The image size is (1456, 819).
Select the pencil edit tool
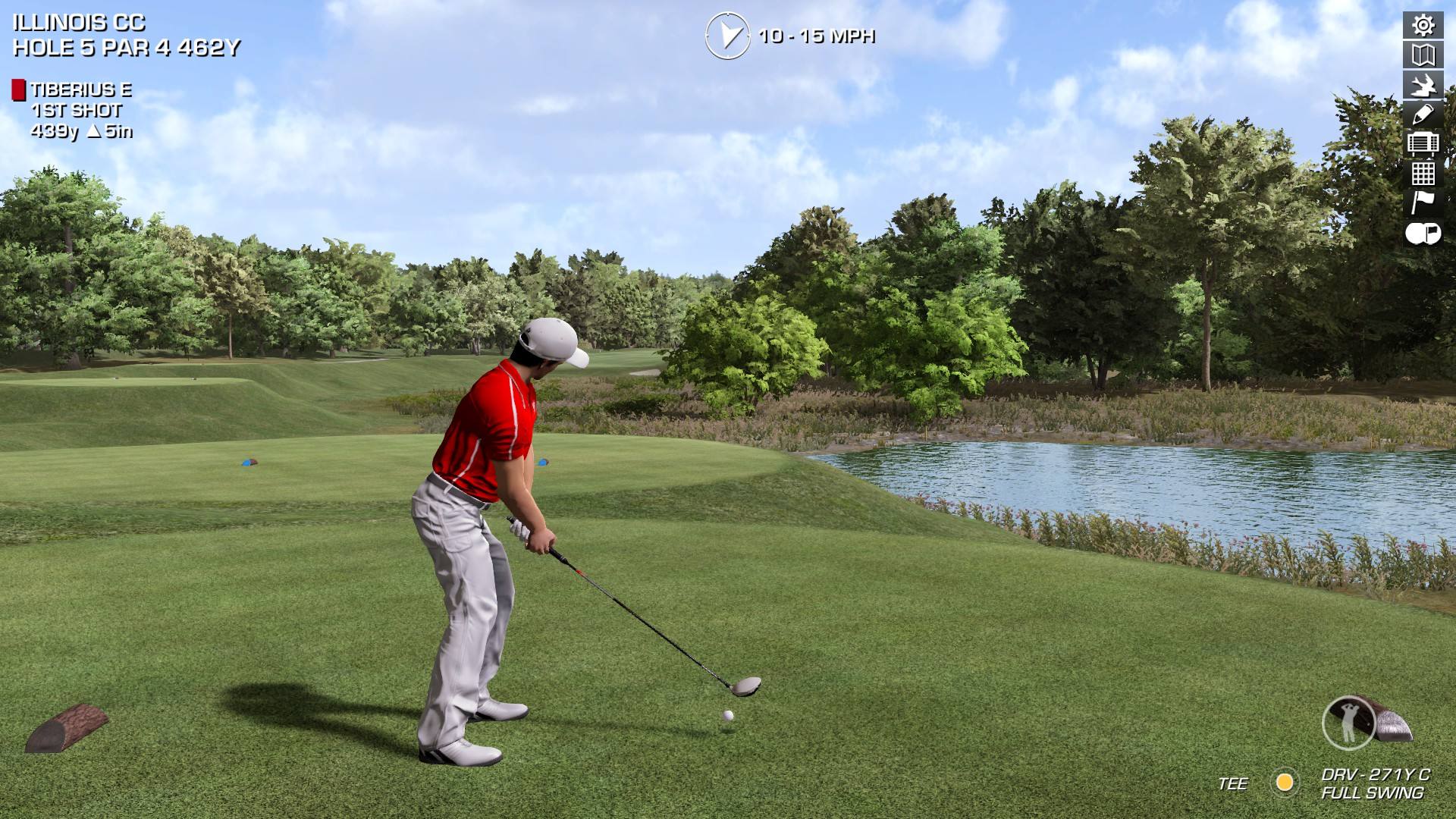click(1423, 115)
